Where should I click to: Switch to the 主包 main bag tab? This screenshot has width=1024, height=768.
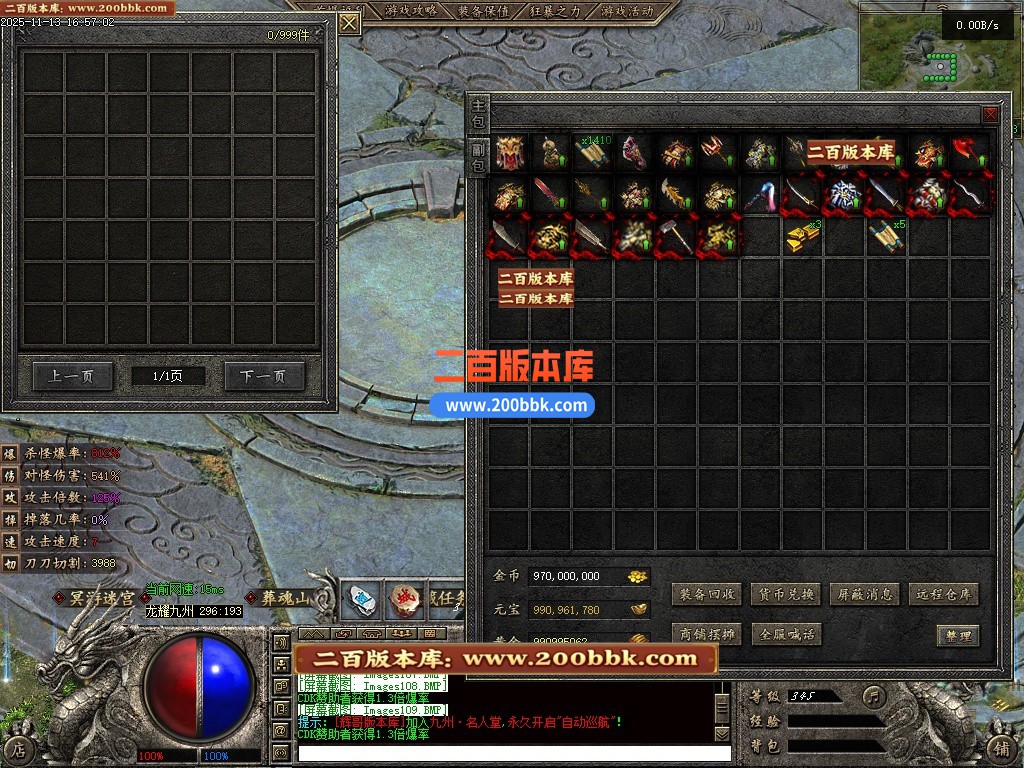point(479,113)
